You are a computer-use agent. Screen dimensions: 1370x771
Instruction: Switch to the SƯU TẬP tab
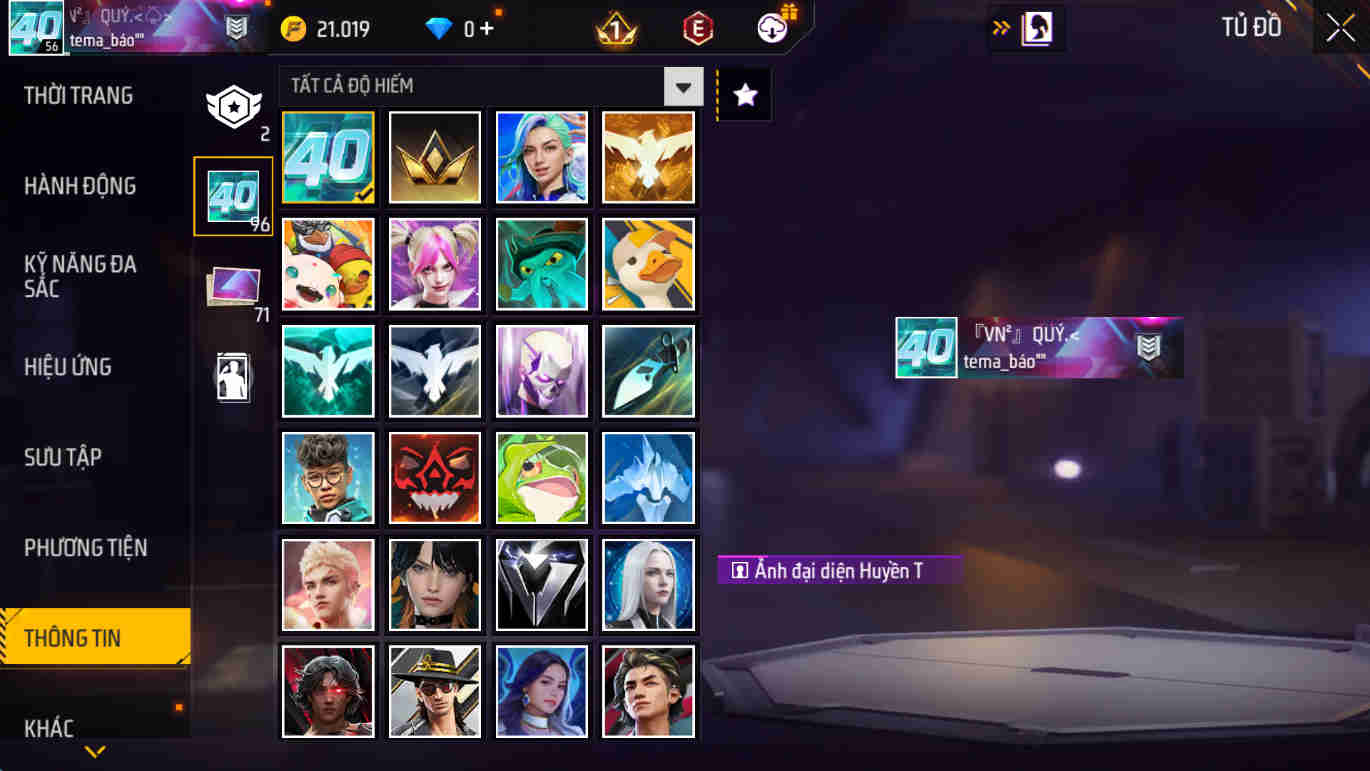tap(60, 457)
